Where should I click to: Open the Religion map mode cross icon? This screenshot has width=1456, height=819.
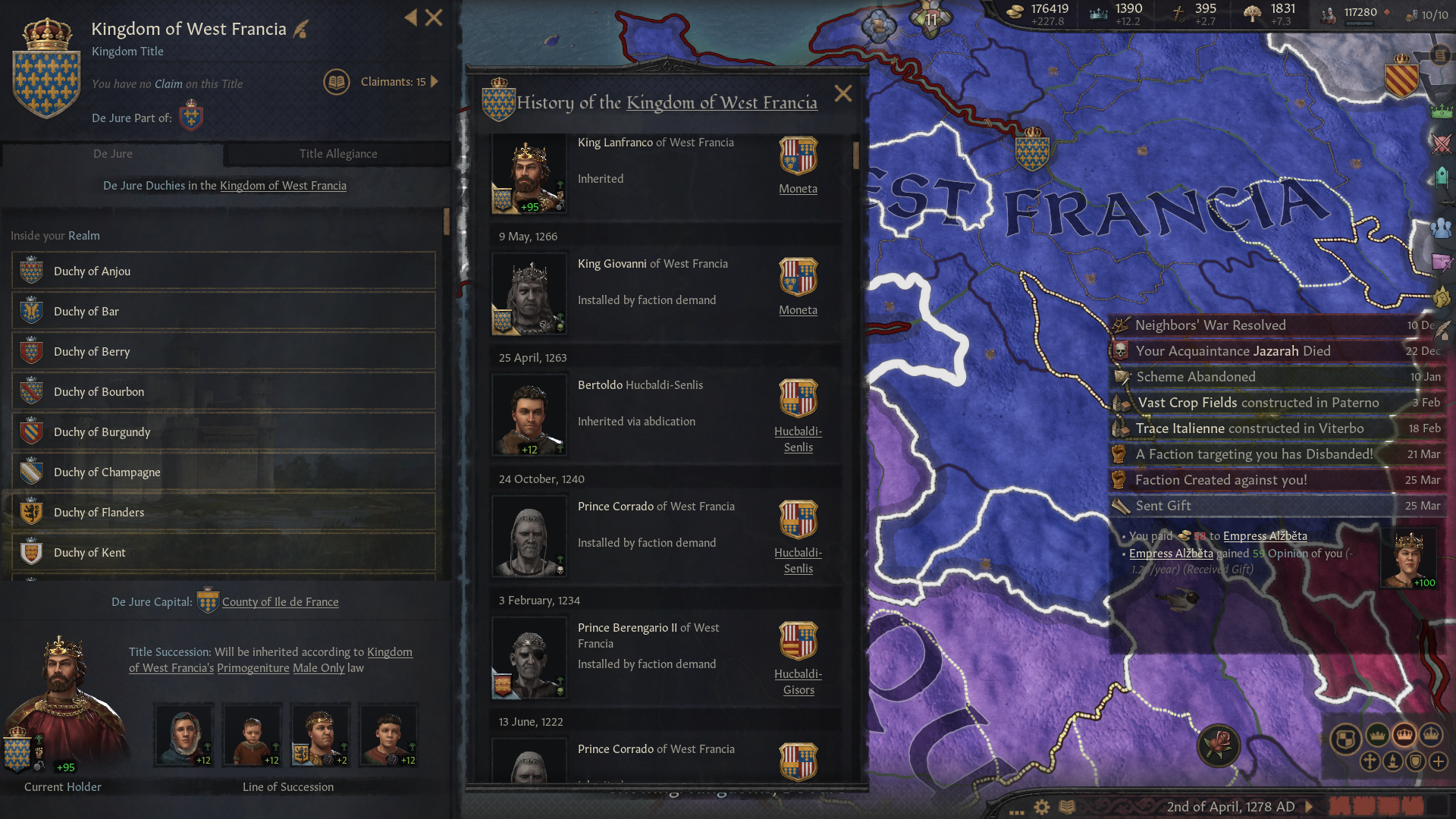point(1371,761)
